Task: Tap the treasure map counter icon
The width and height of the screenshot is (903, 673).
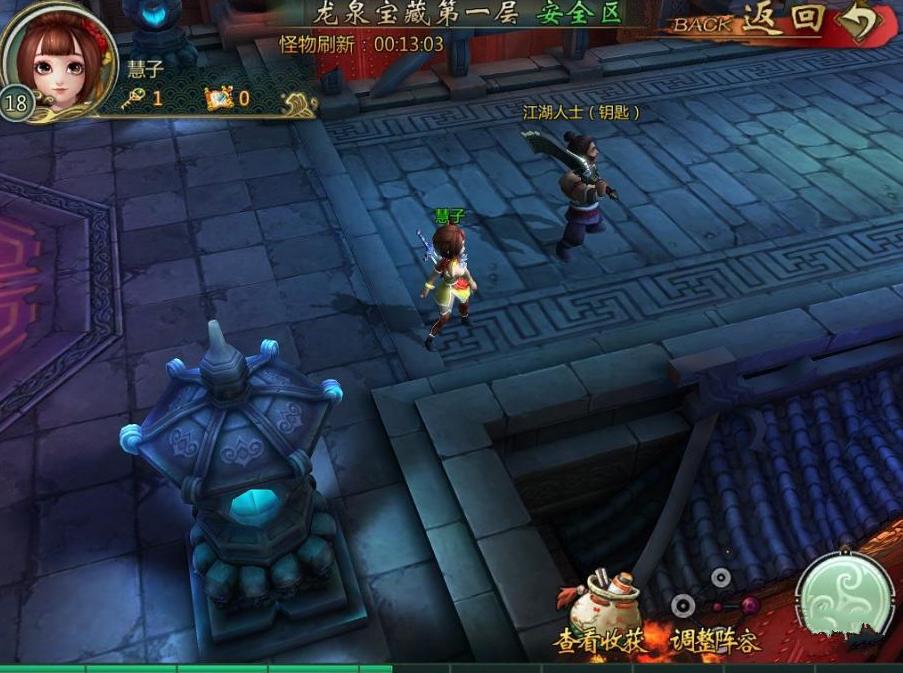Action: click(219, 98)
